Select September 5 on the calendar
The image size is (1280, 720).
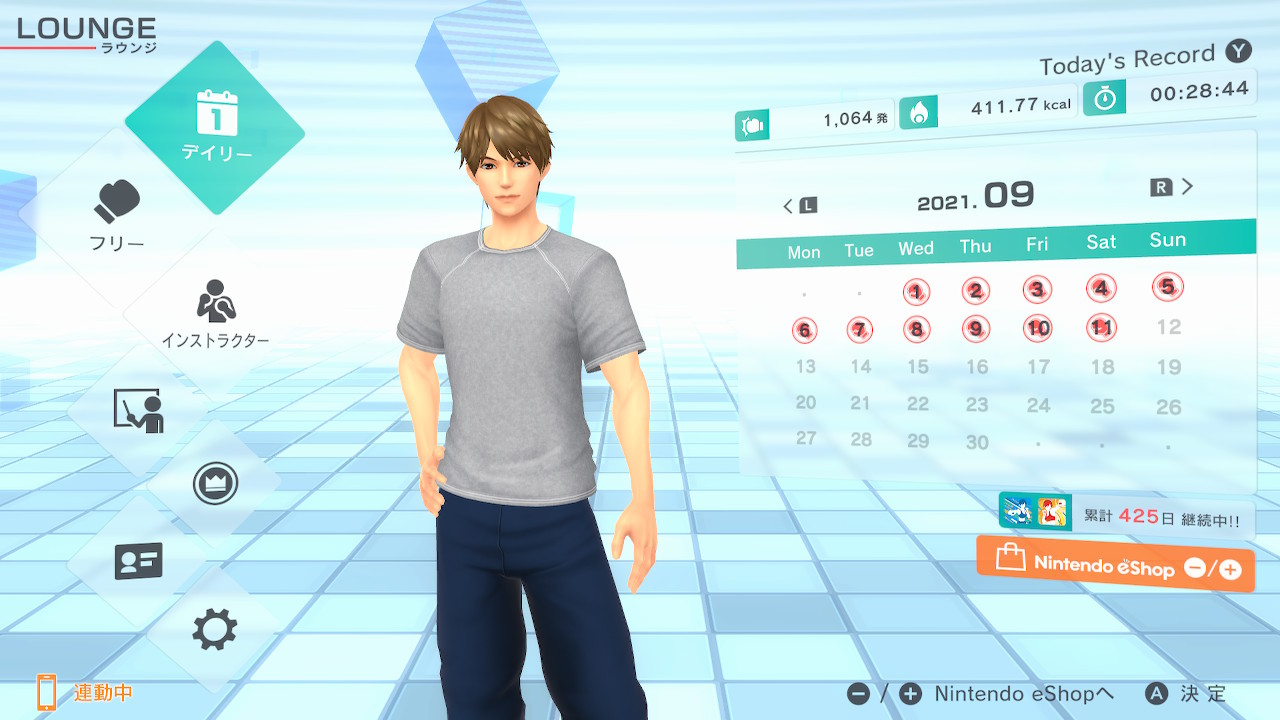[1167, 287]
